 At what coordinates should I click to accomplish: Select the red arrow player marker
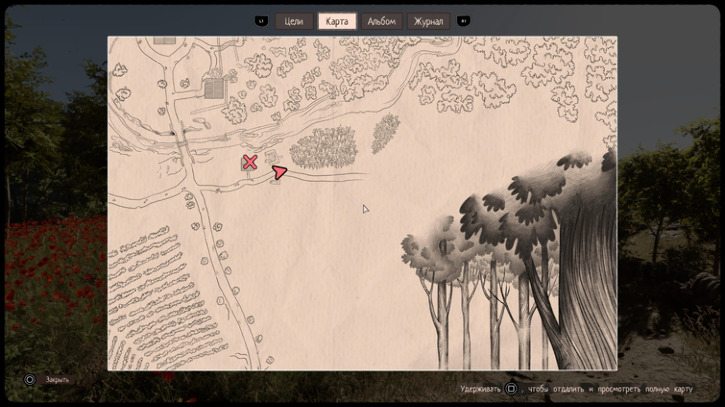pyautogui.click(x=279, y=173)
